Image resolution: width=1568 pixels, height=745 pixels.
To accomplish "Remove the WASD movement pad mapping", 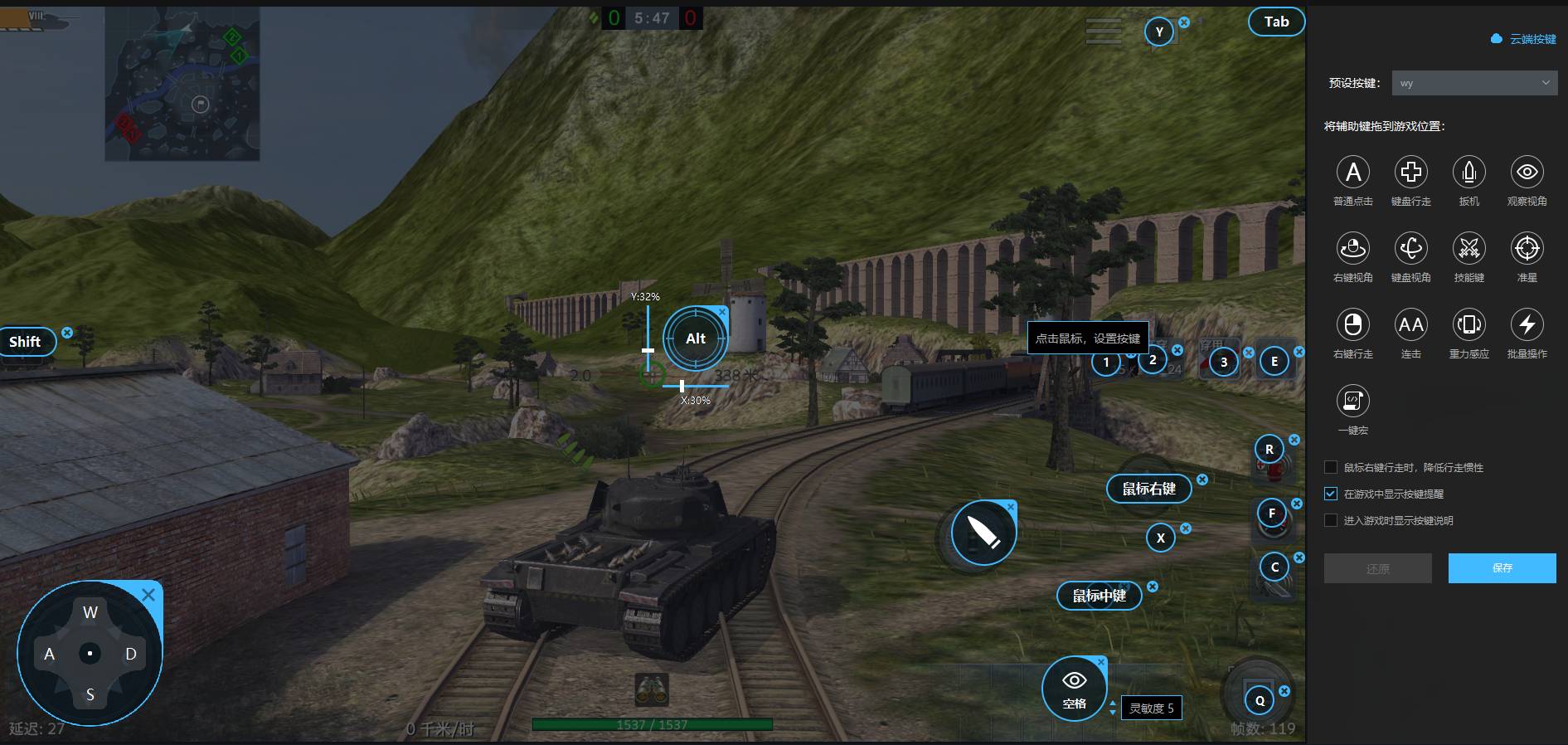I will point(148,595).
